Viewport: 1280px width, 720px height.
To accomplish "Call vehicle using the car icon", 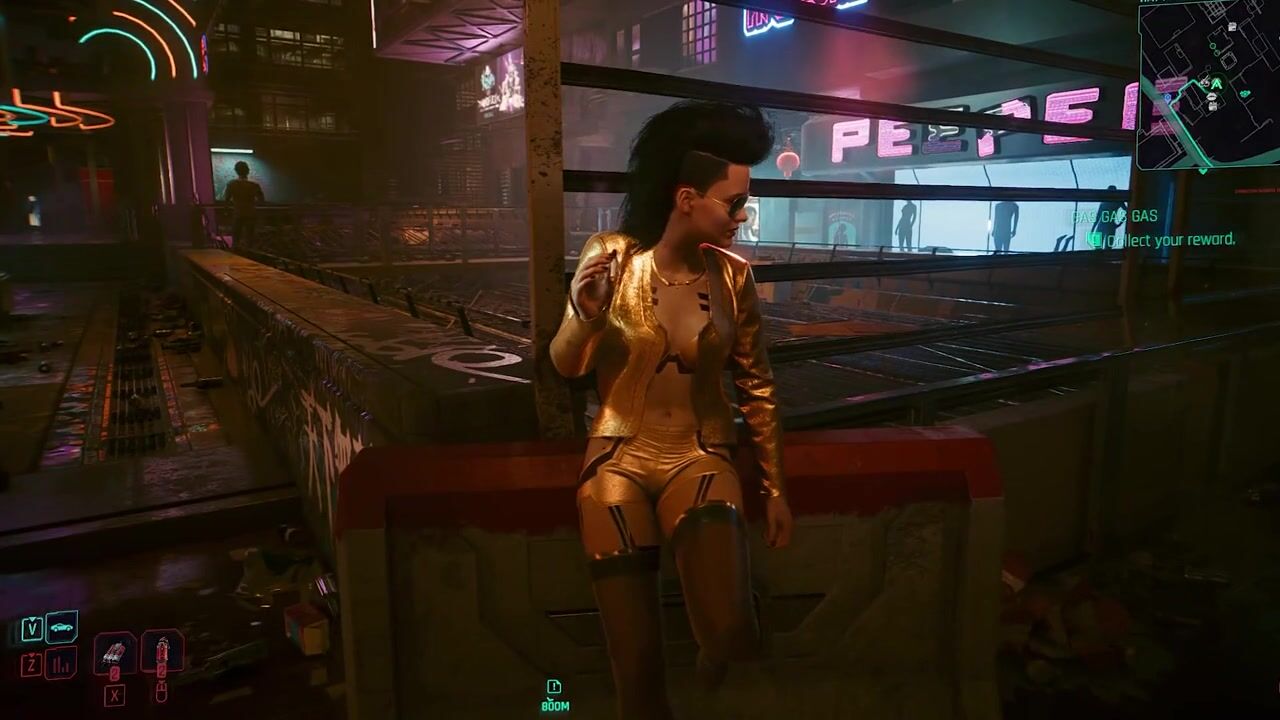I will point(61,627).
